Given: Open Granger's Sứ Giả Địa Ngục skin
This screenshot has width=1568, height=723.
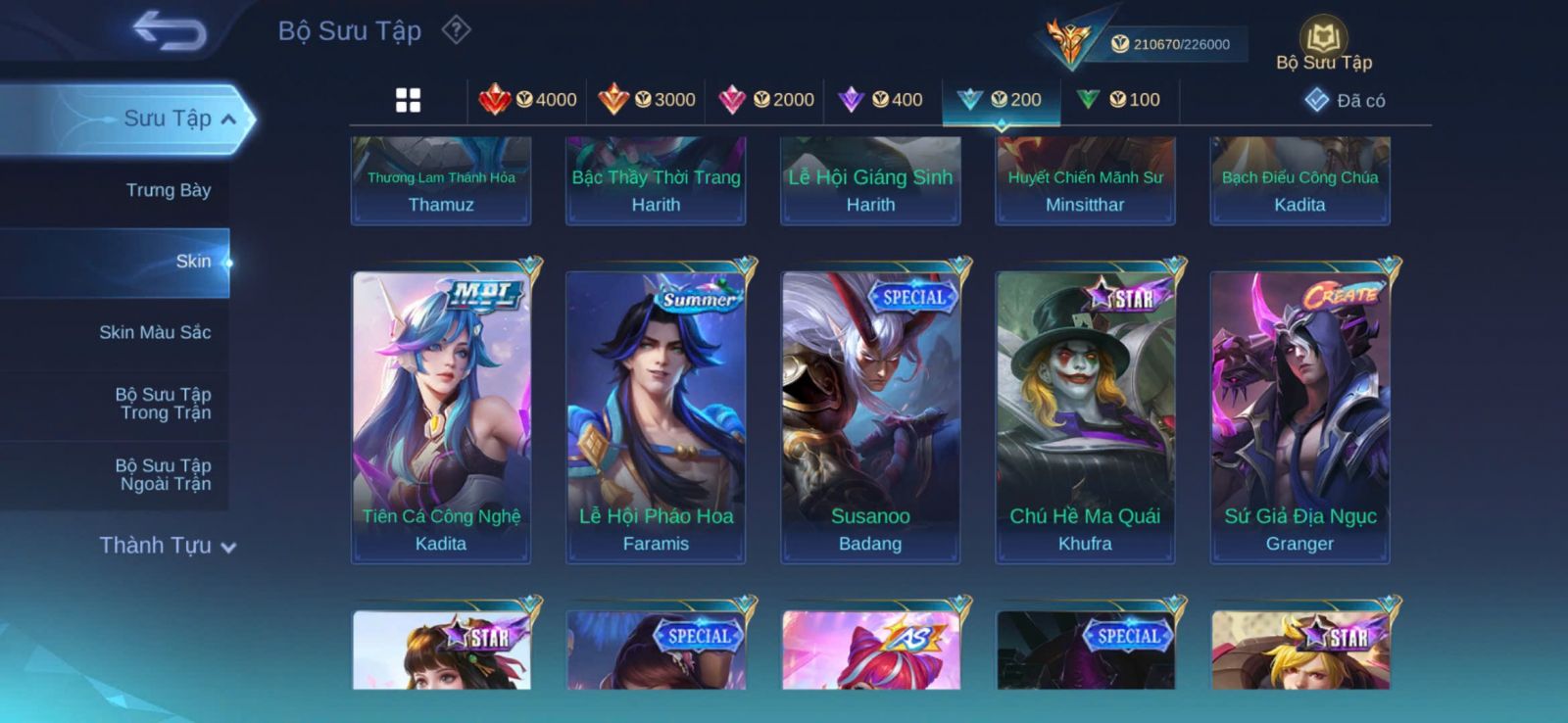Looking at the screenshot, I should pyautogui.click(x=1299, y=416).
